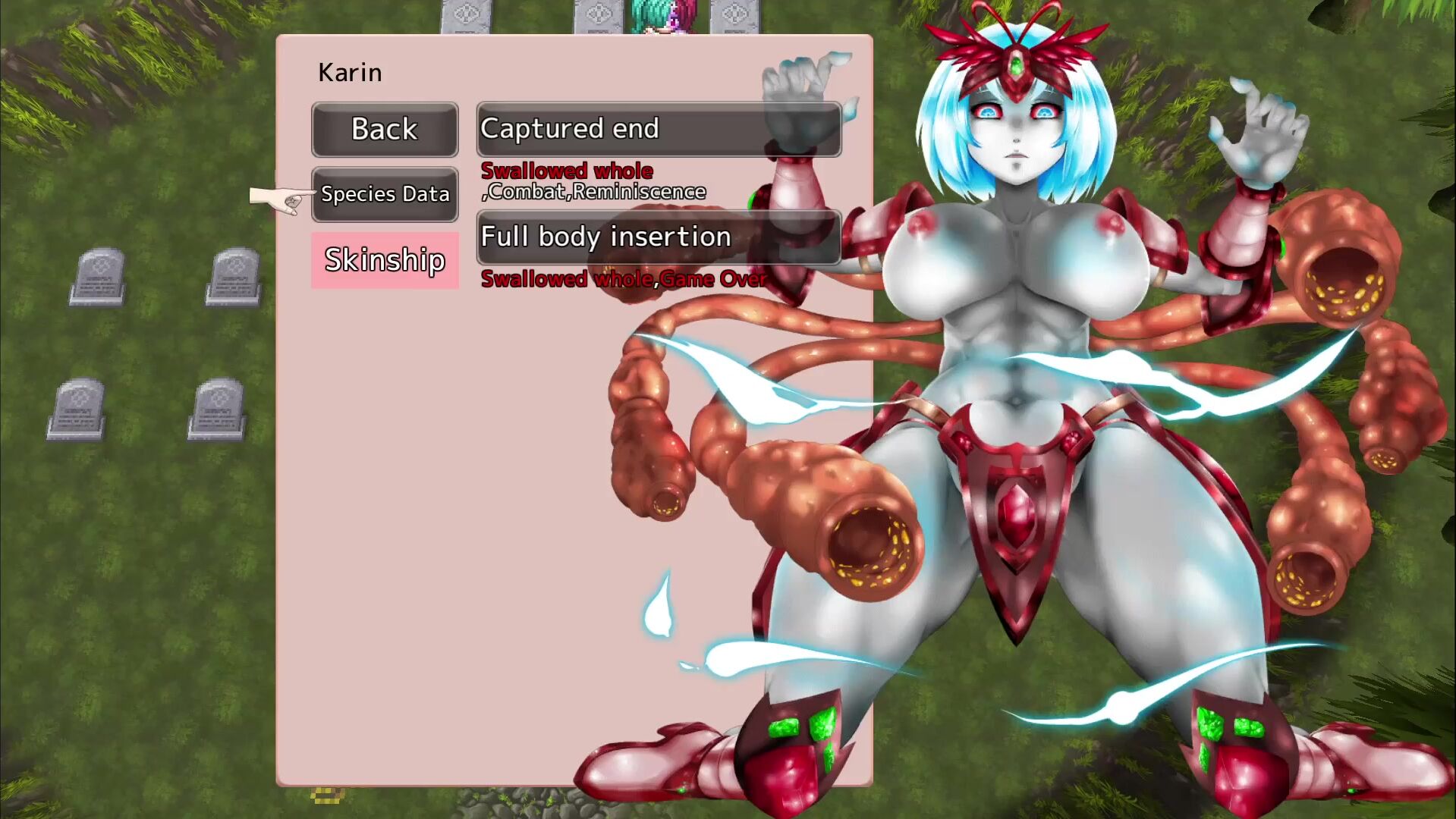Image resolution: width=1456 pixels, height=819 pixels.
Task: Choose the Captured end scene
Action: [659, 130]
